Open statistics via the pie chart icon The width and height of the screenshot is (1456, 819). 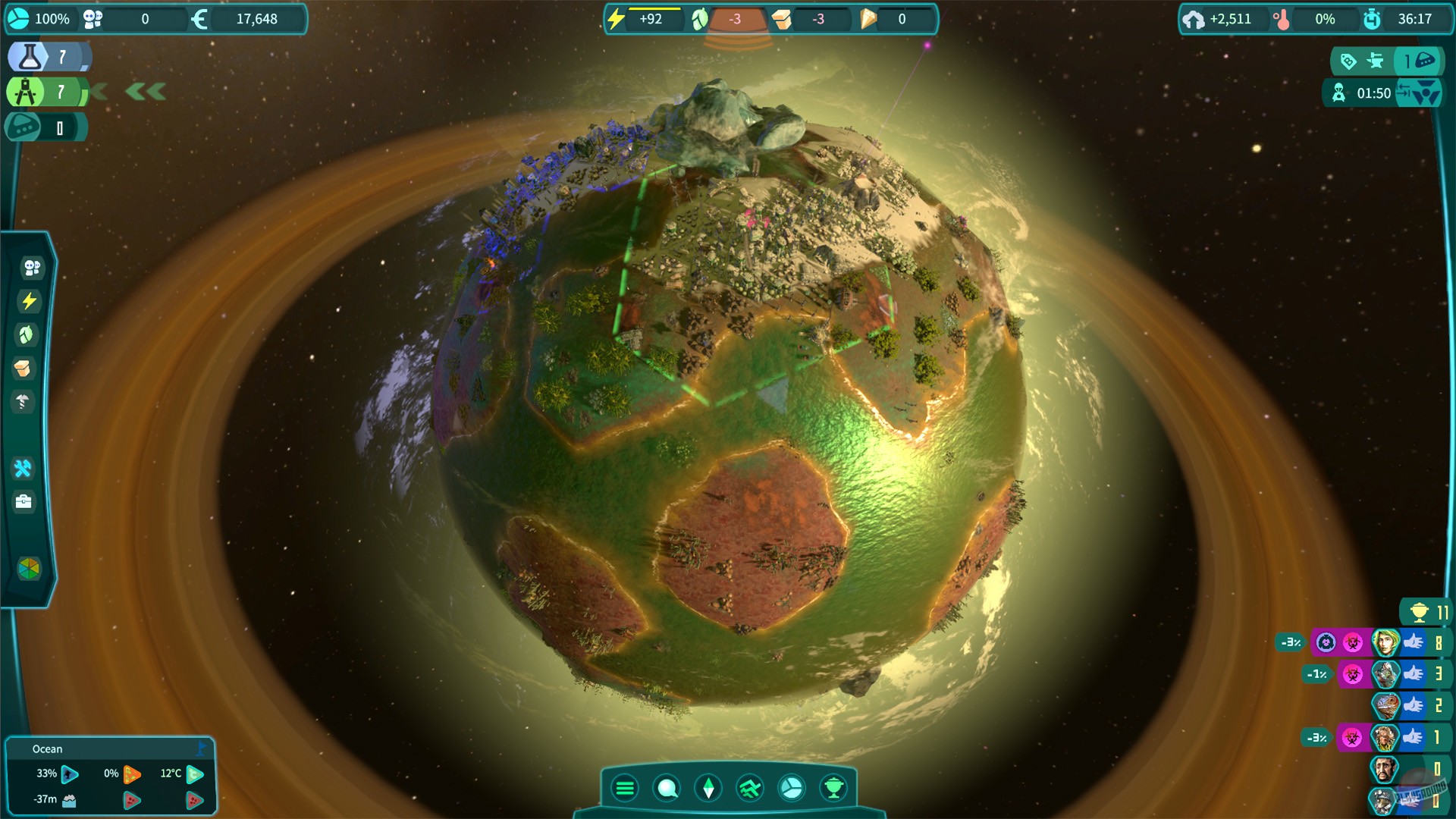click(791, 788)
